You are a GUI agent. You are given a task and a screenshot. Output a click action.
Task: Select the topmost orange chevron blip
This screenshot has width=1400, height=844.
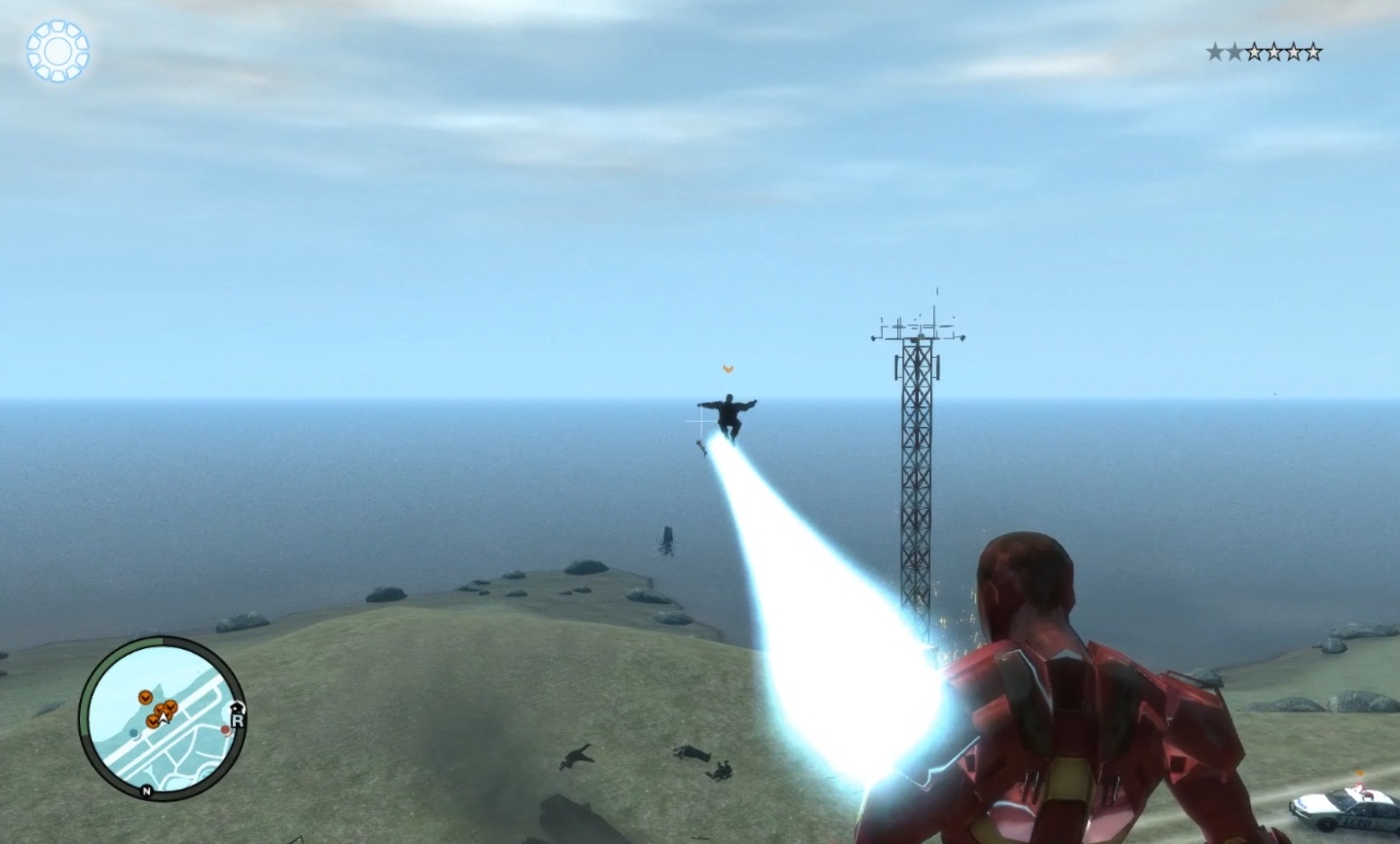click(145, 697)
